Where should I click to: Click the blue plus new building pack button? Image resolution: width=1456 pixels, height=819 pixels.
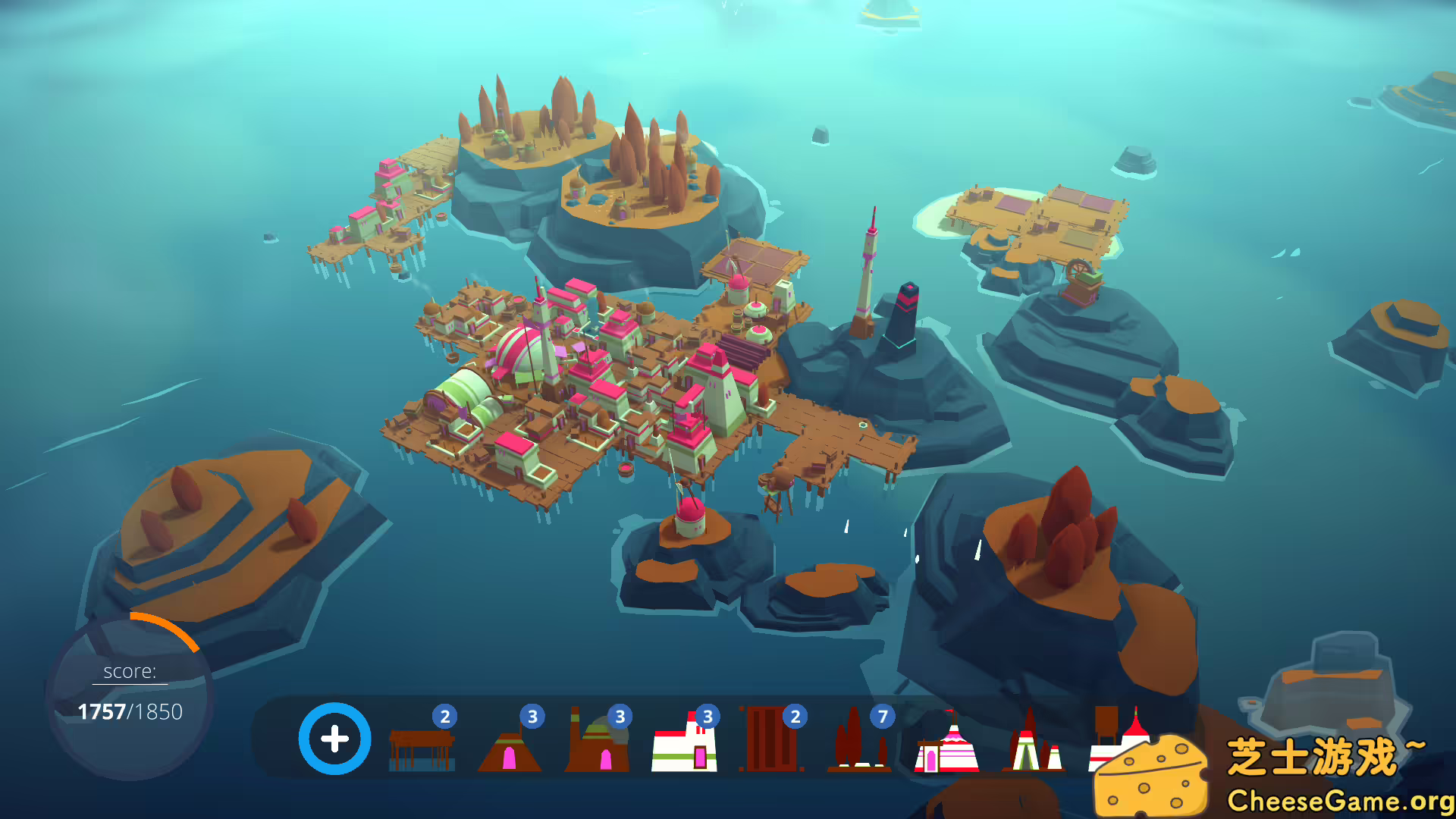(334, 739)
